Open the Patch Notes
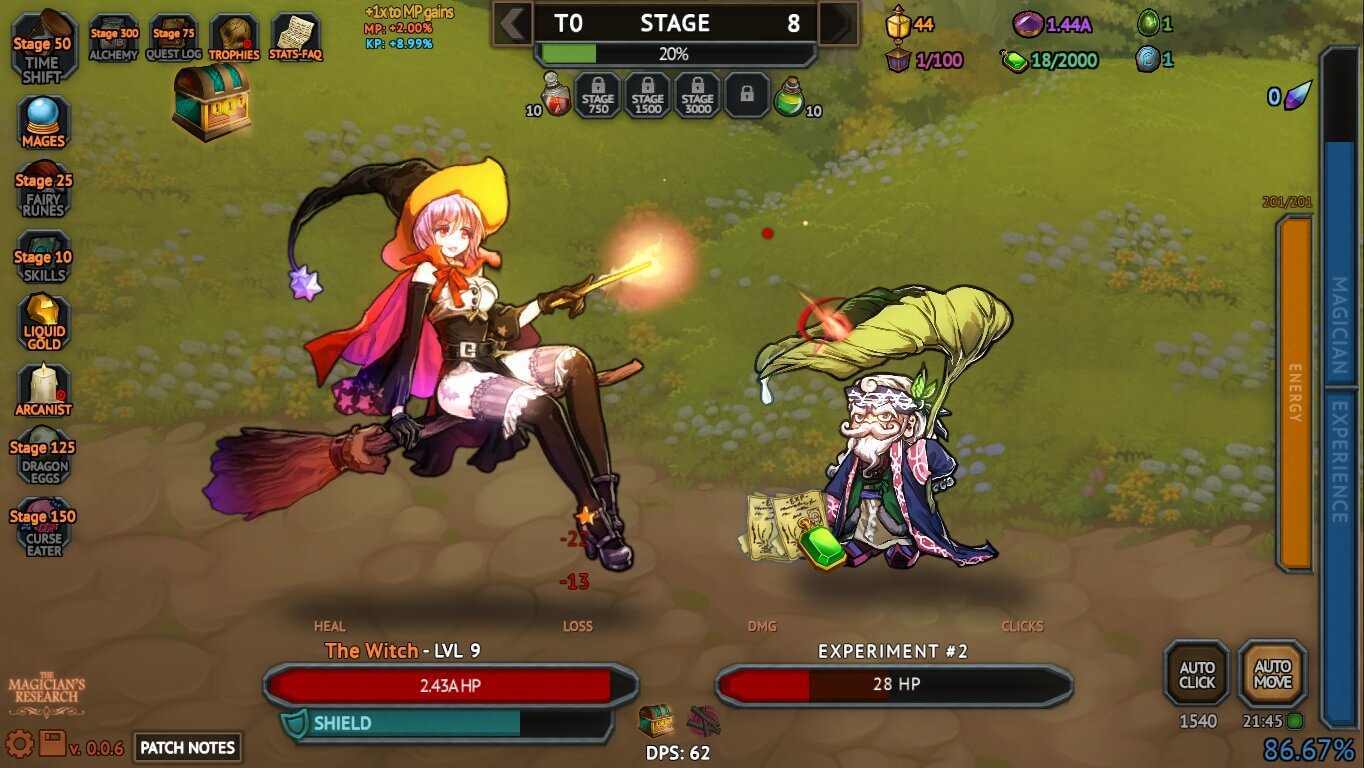 click(188, 747)
